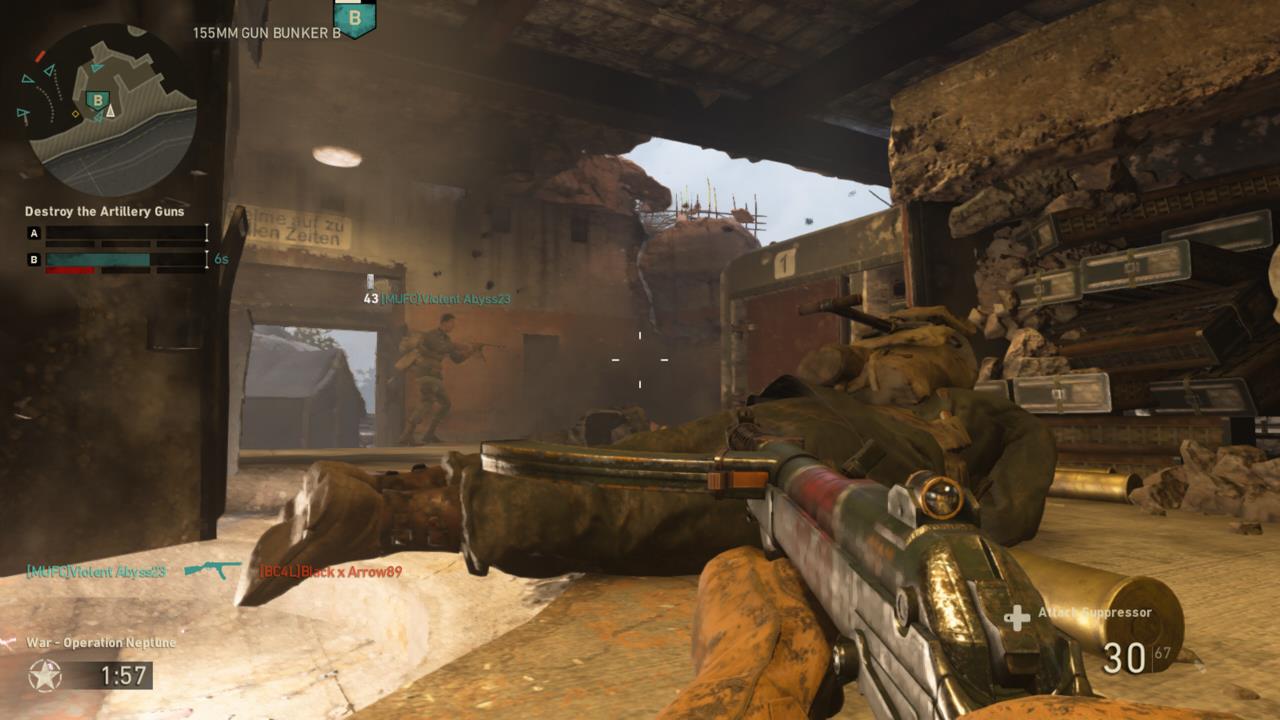Screen dimensions: 1280x720
Task: Expand the Destroy the Artillery Guns objective header
Action: tap(104, 212)
